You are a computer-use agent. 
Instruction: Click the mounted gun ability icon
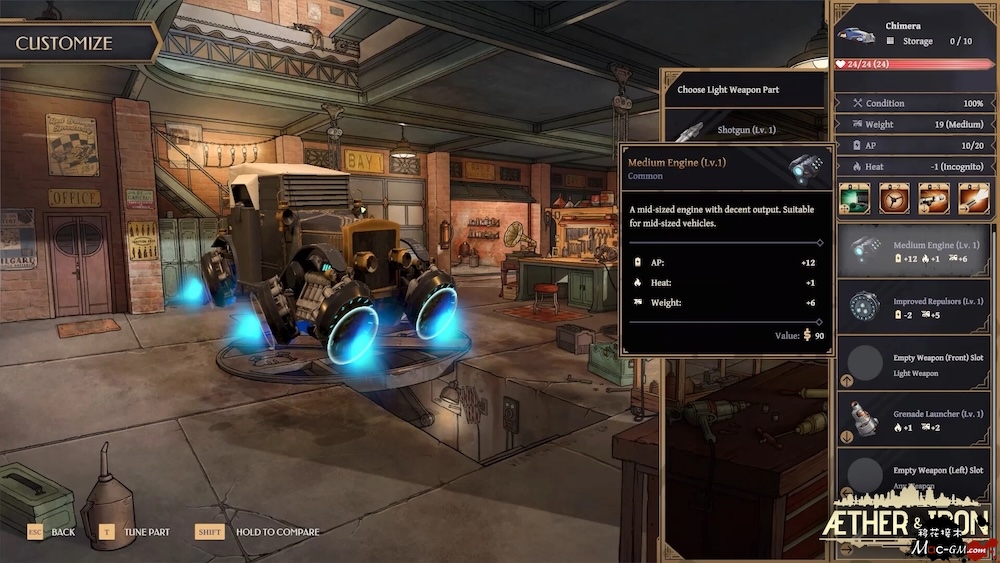pyautogui.click(x=933, y=198)
